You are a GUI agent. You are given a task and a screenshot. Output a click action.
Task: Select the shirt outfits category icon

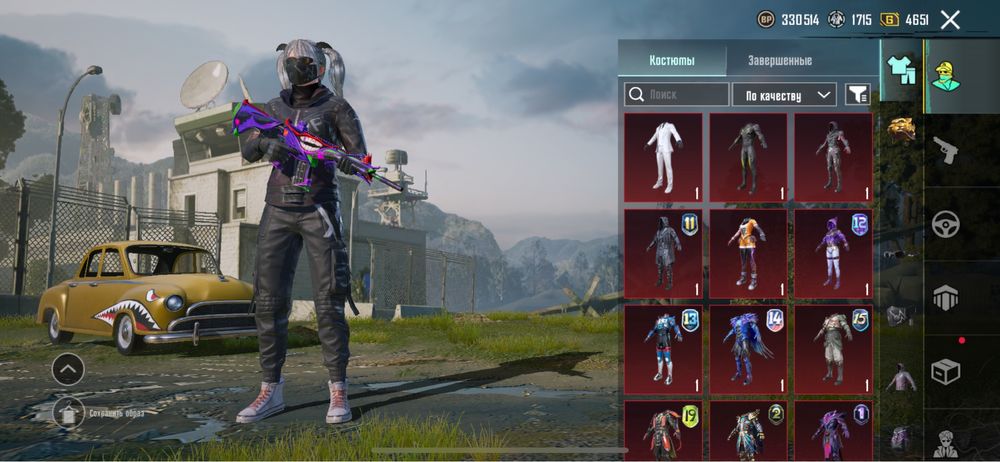click(900, 72)
